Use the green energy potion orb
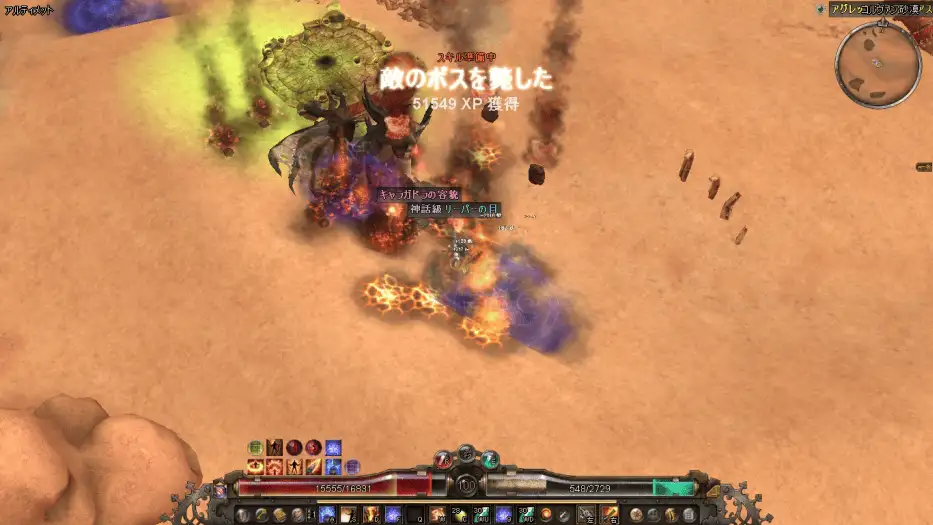The height and width of the screenshot is (525, 933). point(489,459)
